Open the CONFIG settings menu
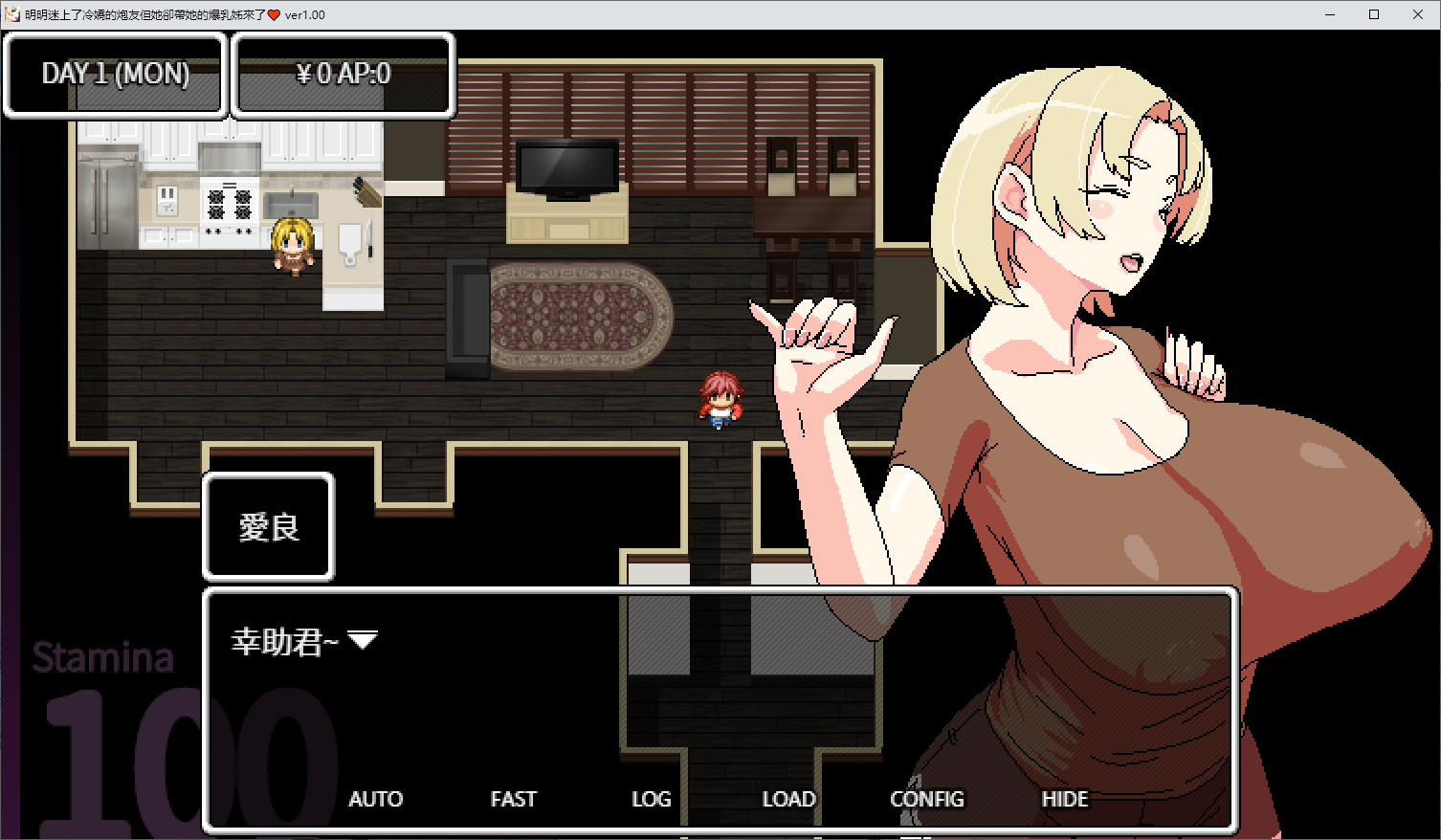Image resolution: width=1441 pixels, height=840 pixels. click(x=926, y=799)
